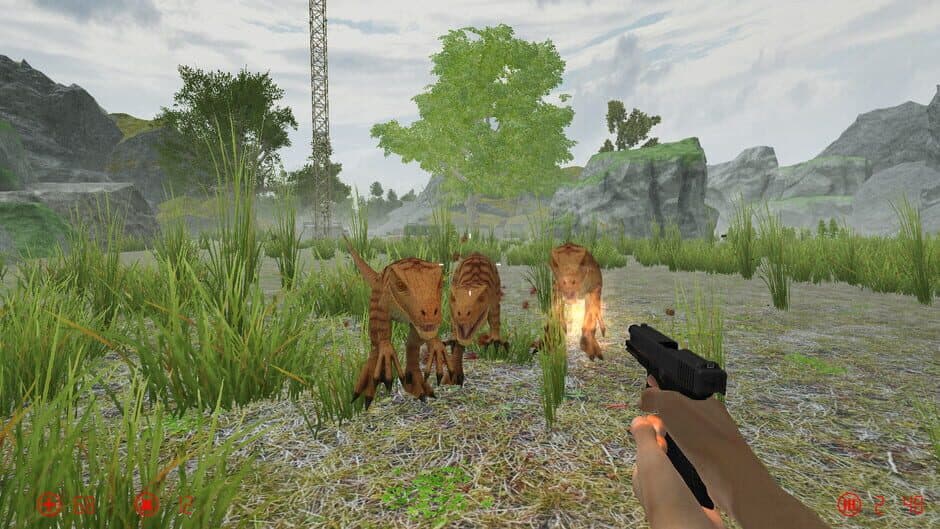Click the red ammo bullets icon
Image resolution: width=940 pixels, height=529 pixels.
pyautogui.click(x=849, y=503)
